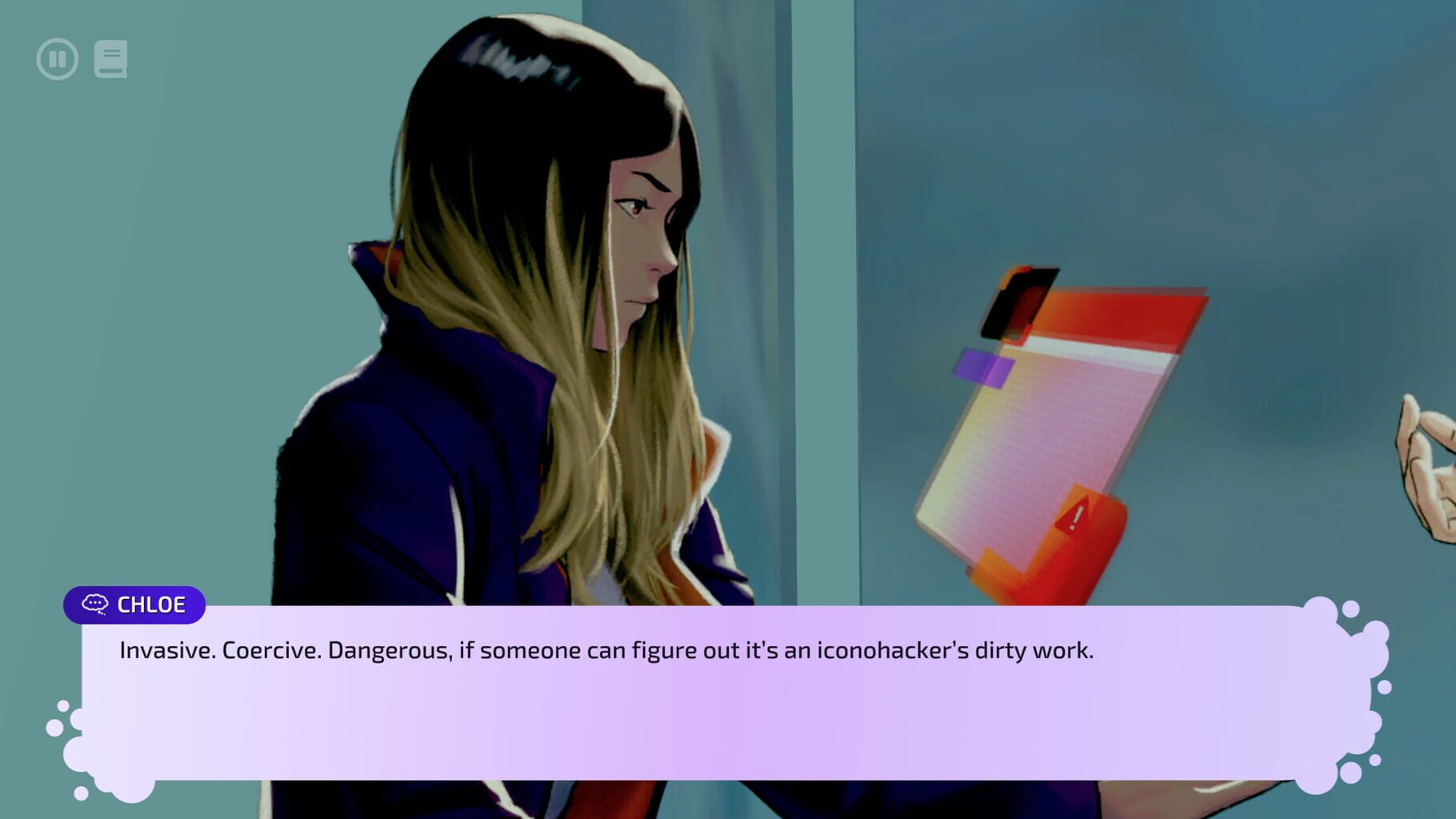Click the pause icon to open game menu
Viewport: 1456px width, 819px height.
(56, 57)
